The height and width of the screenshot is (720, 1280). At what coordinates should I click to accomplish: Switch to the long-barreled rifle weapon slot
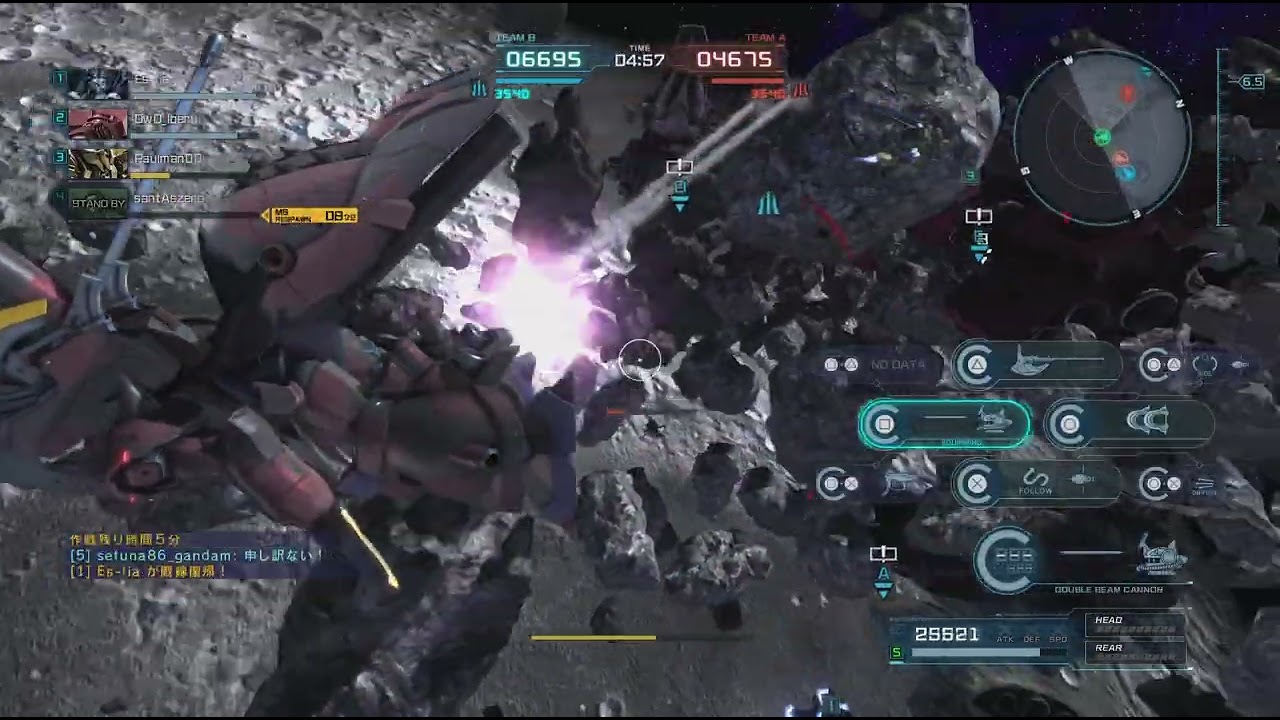[1037, 365]
